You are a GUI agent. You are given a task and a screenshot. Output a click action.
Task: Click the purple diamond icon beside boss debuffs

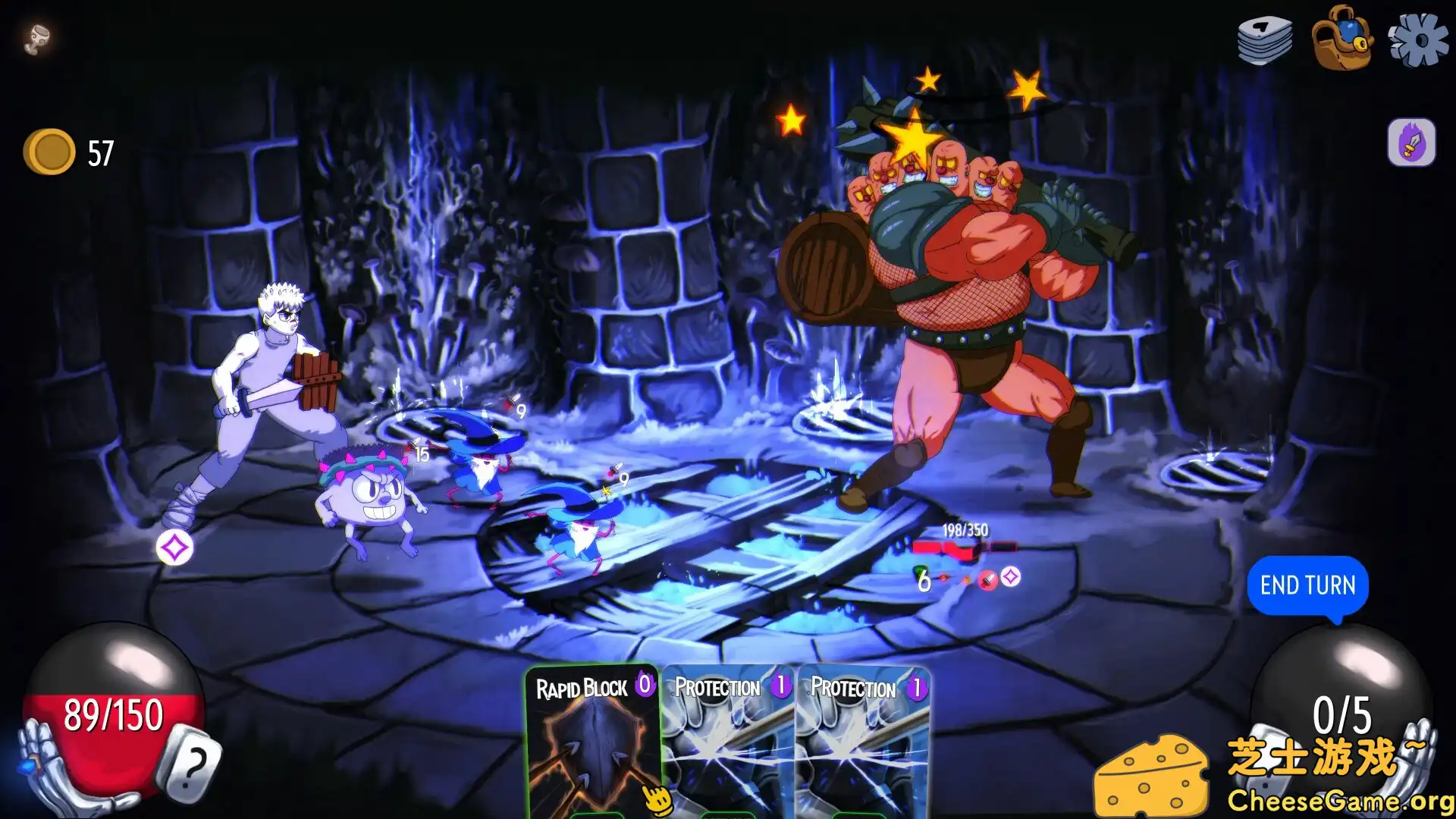[x=1010, y=576]
